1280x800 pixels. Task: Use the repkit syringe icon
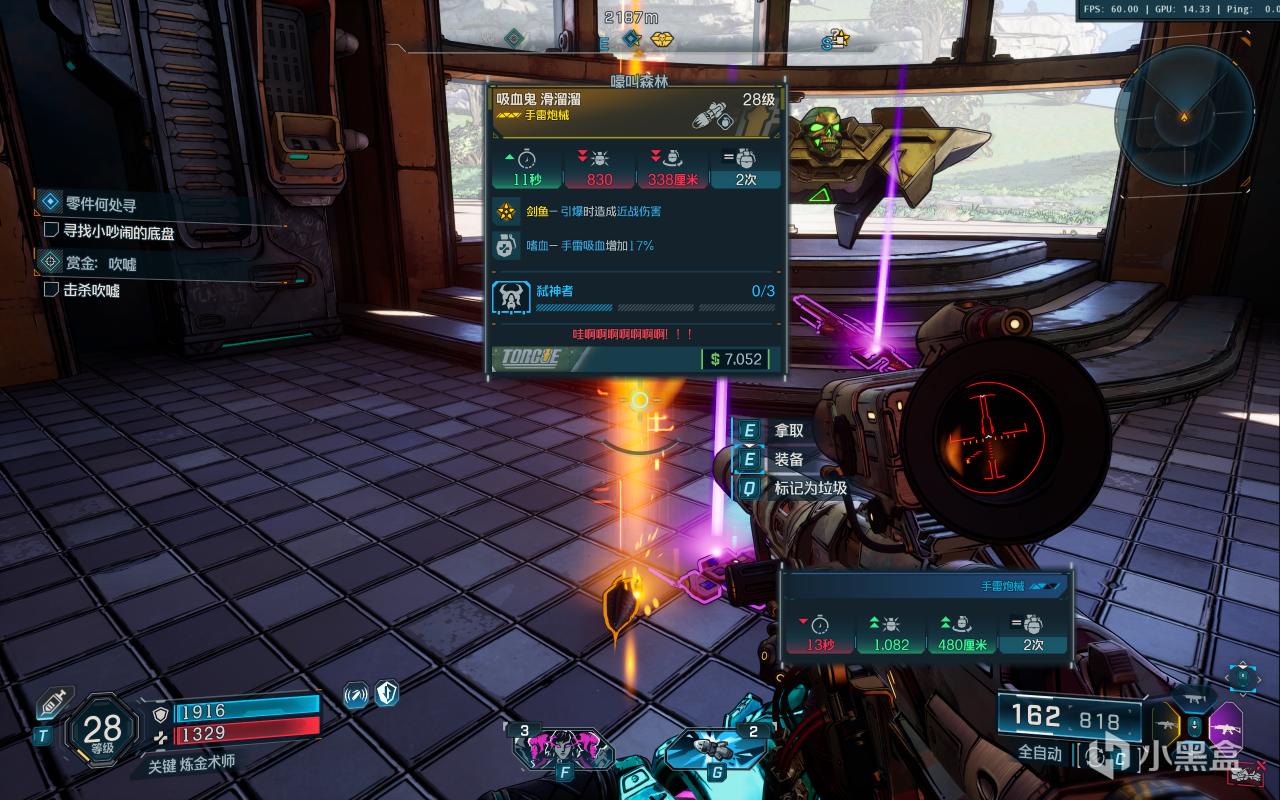[52, 704]
